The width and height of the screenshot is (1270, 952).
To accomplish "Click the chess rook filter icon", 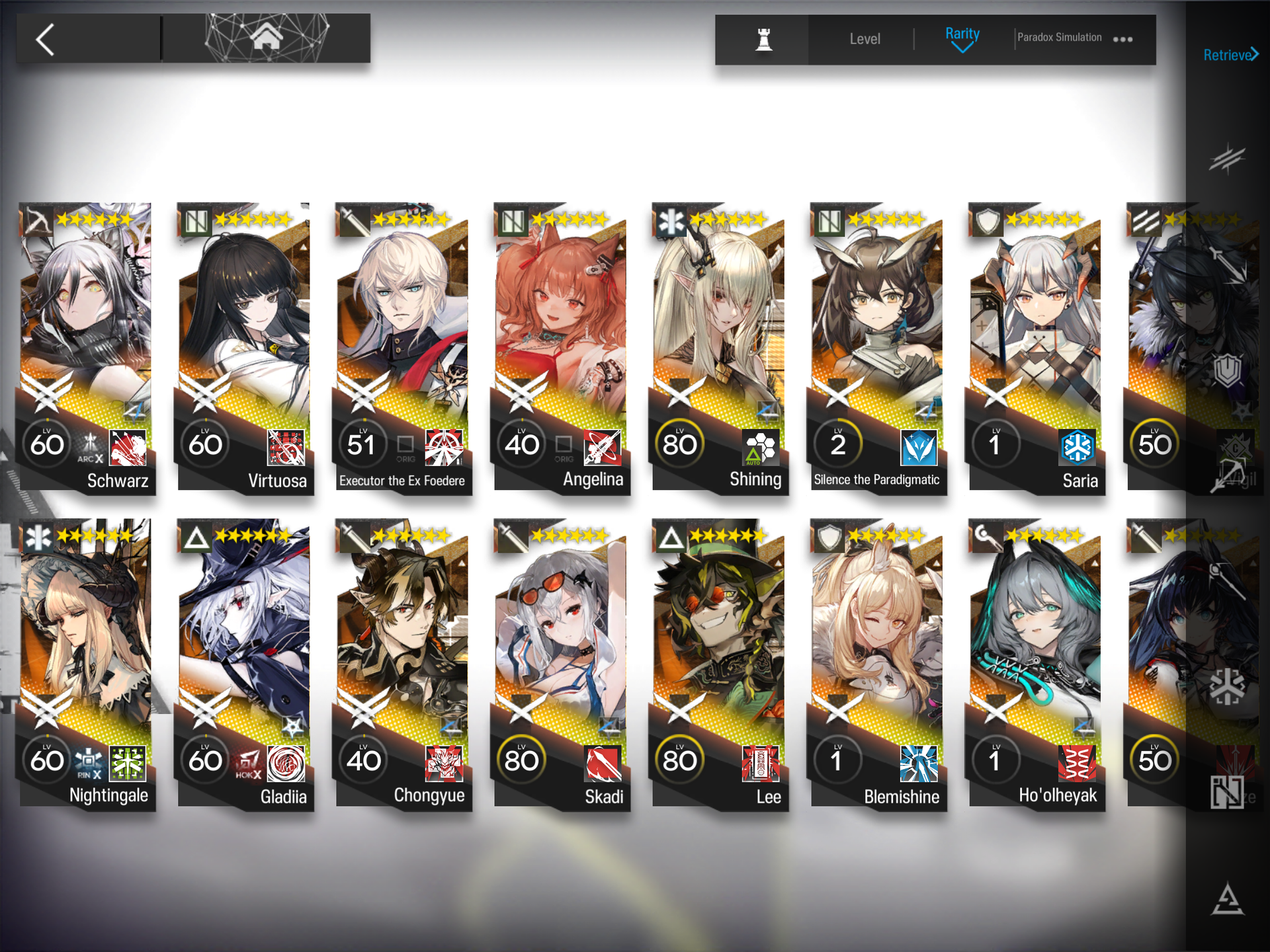I will pos(764,39).
